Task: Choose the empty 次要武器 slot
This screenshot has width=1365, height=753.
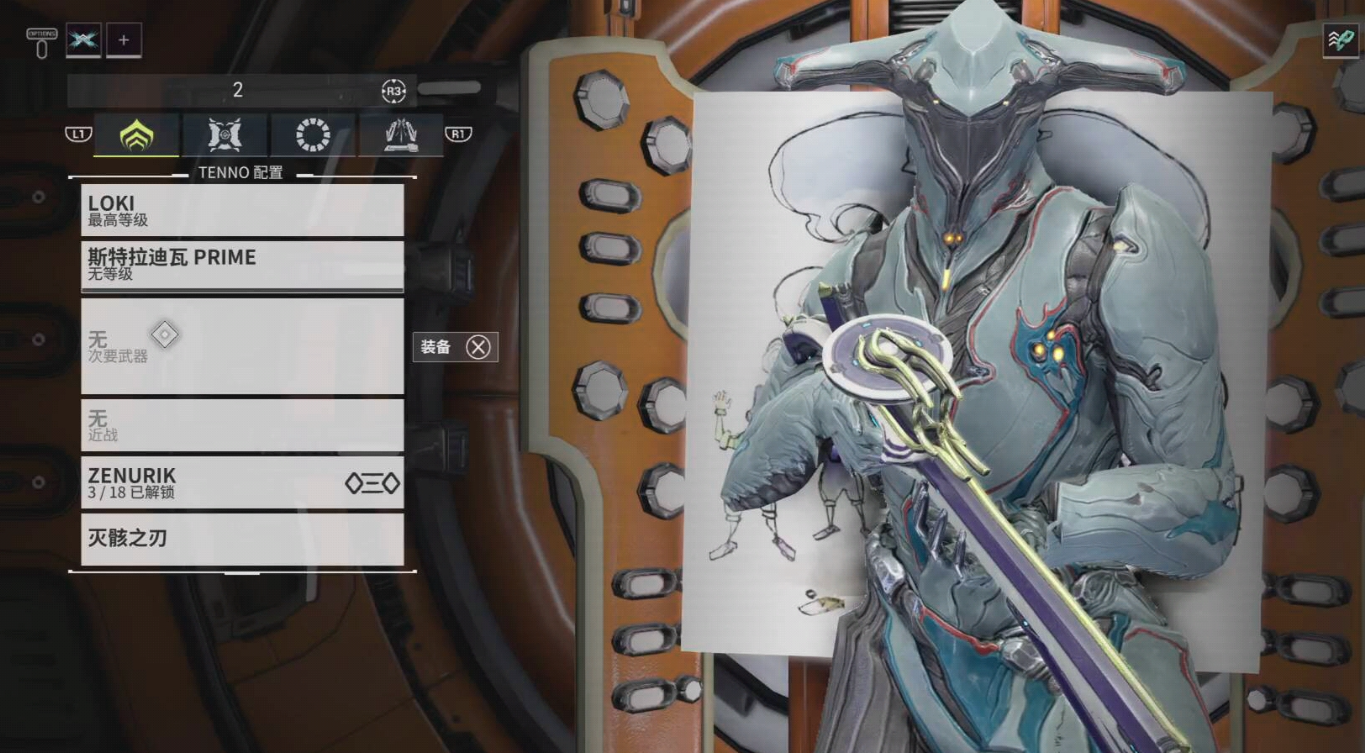Action: click(242, 346)
